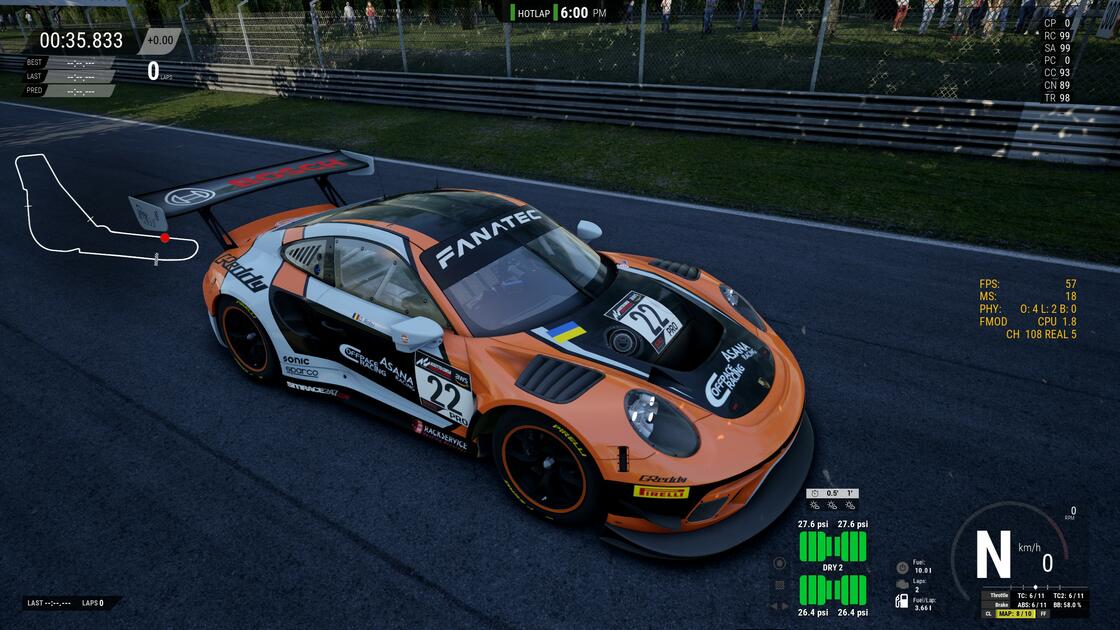
Task: Toggle the ignition power icon
Action: click(x=902, y=567)
